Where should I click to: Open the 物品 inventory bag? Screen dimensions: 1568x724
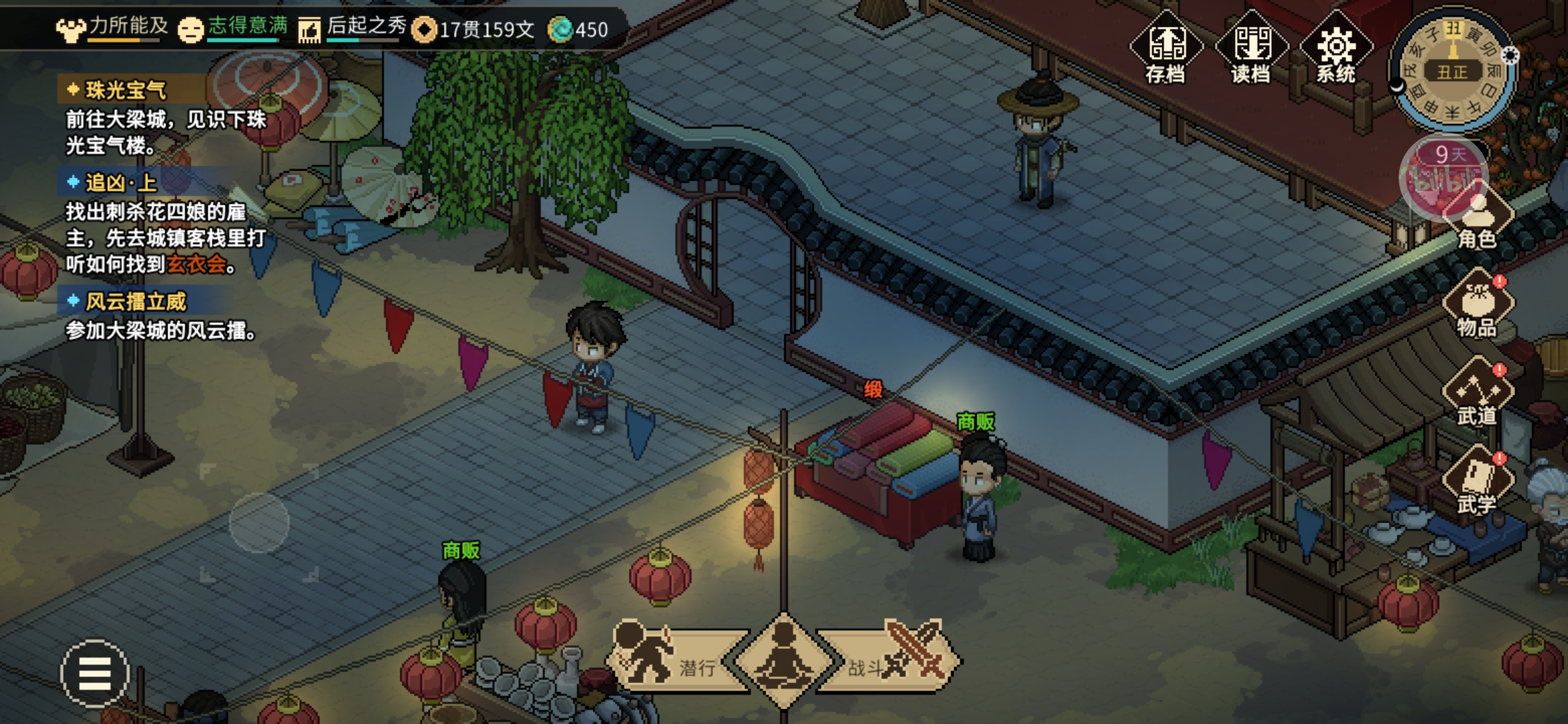(x=1477, y=305)
